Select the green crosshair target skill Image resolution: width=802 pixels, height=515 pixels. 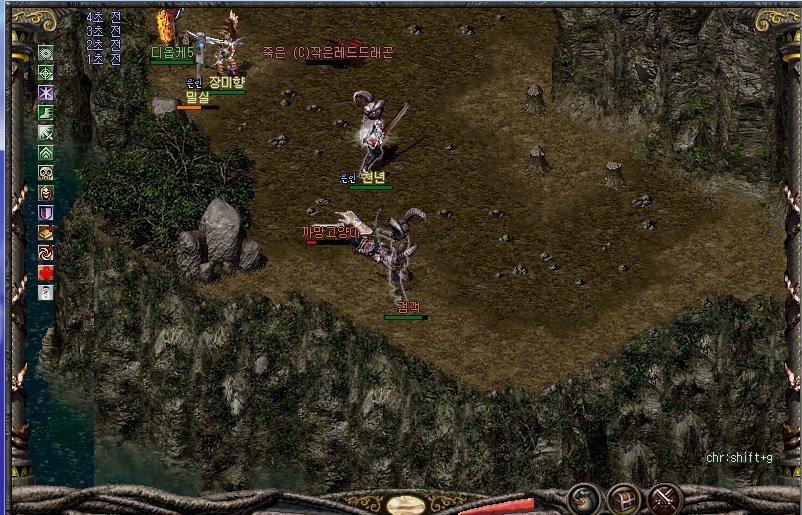click(46, 72)
